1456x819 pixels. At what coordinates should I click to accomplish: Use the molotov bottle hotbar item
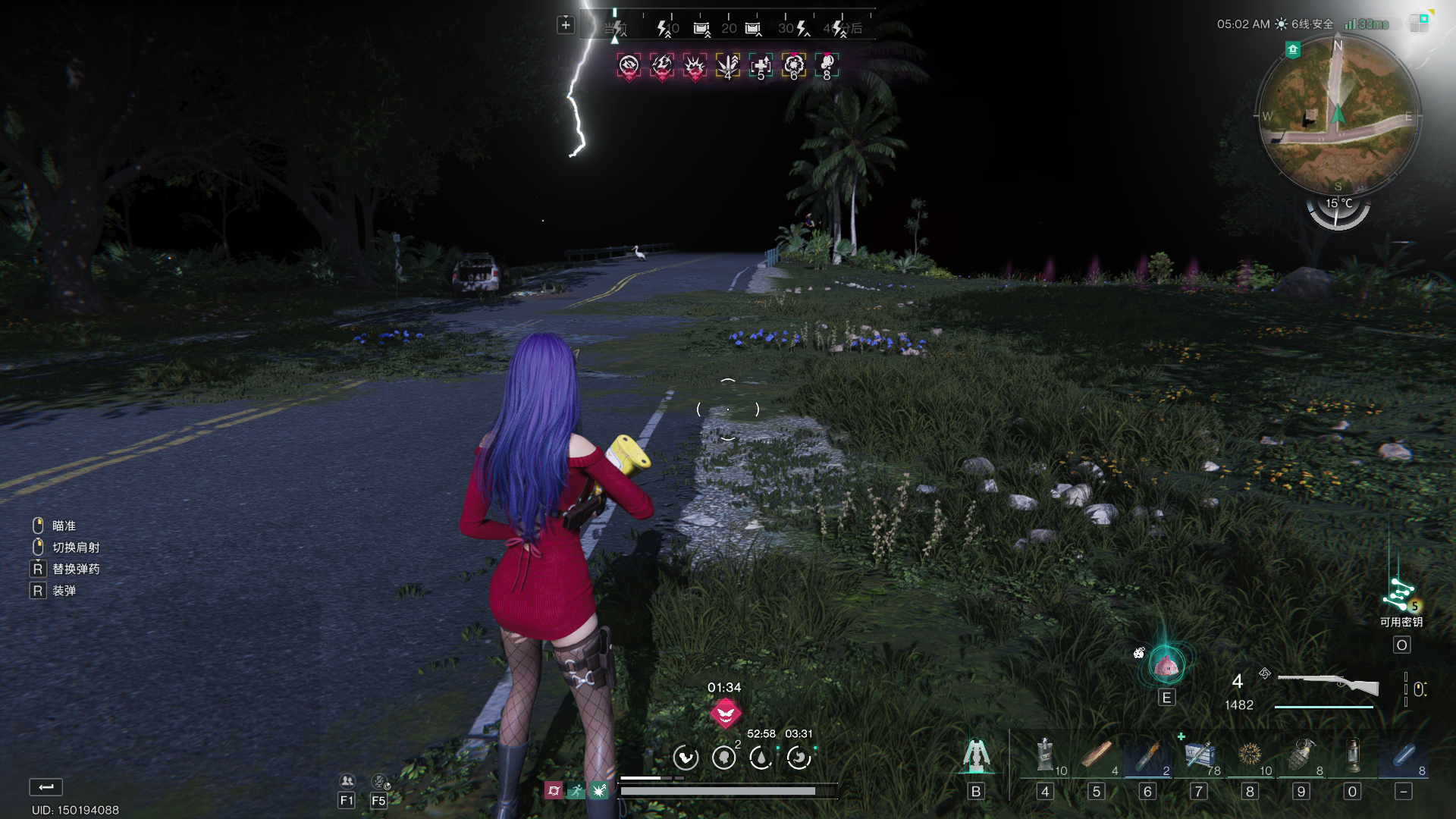pos(1147,756)
